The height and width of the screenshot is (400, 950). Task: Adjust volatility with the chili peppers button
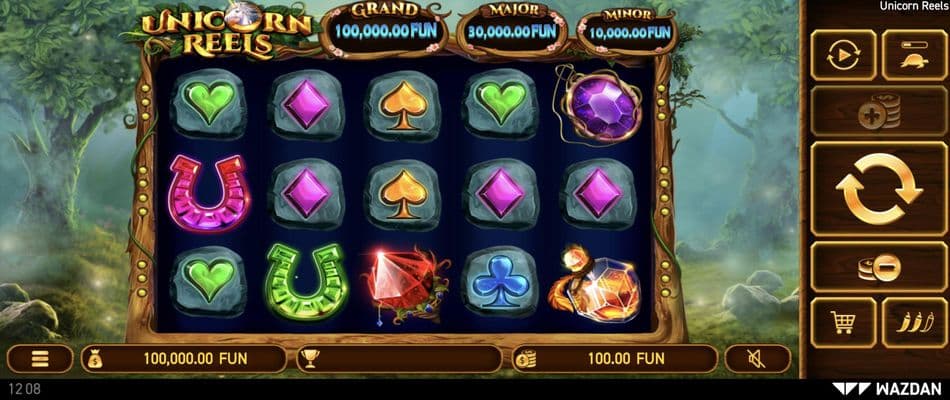[x=914, y=322]
